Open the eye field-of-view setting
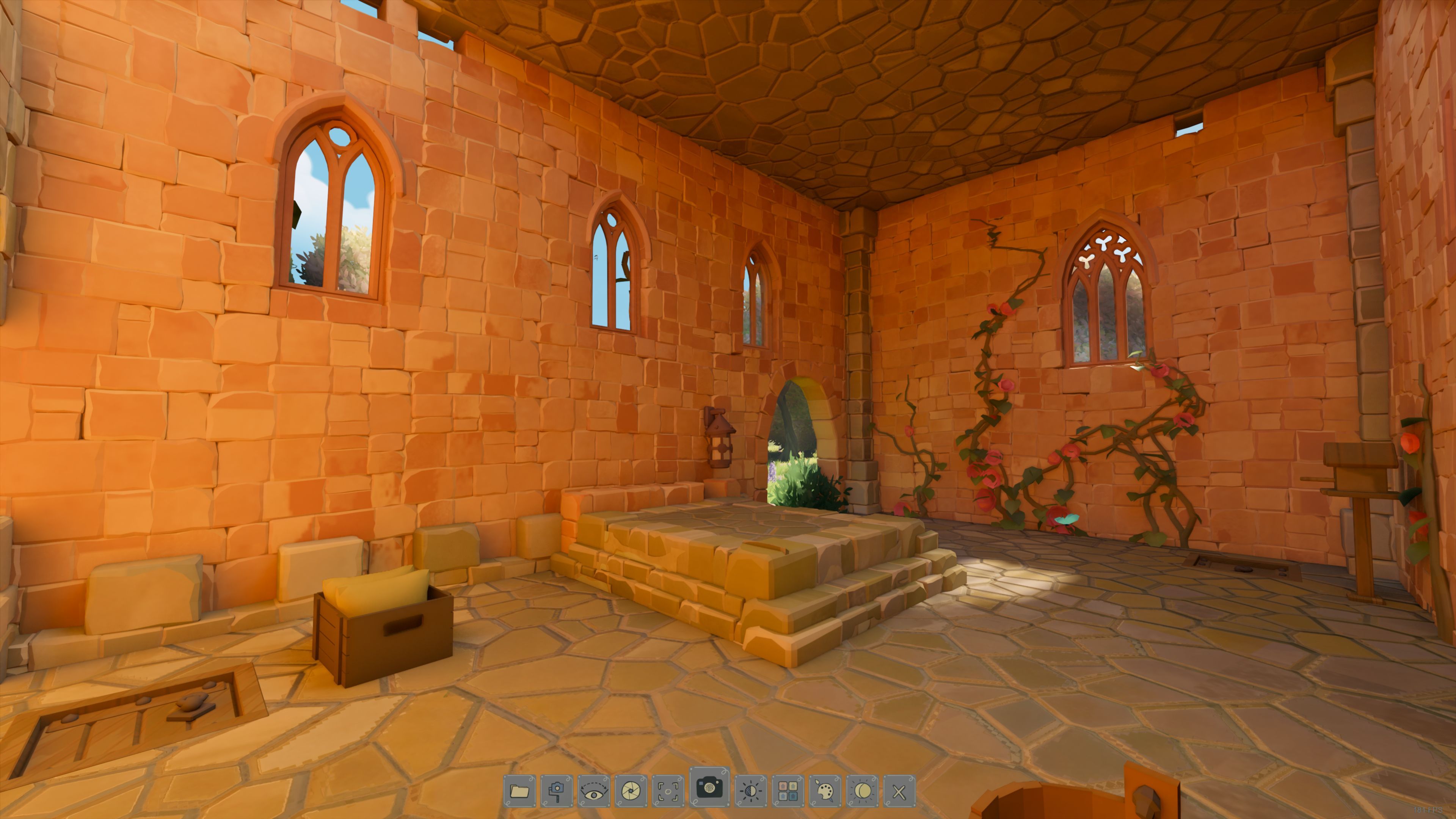1456x819 pixels. [594, 791]
